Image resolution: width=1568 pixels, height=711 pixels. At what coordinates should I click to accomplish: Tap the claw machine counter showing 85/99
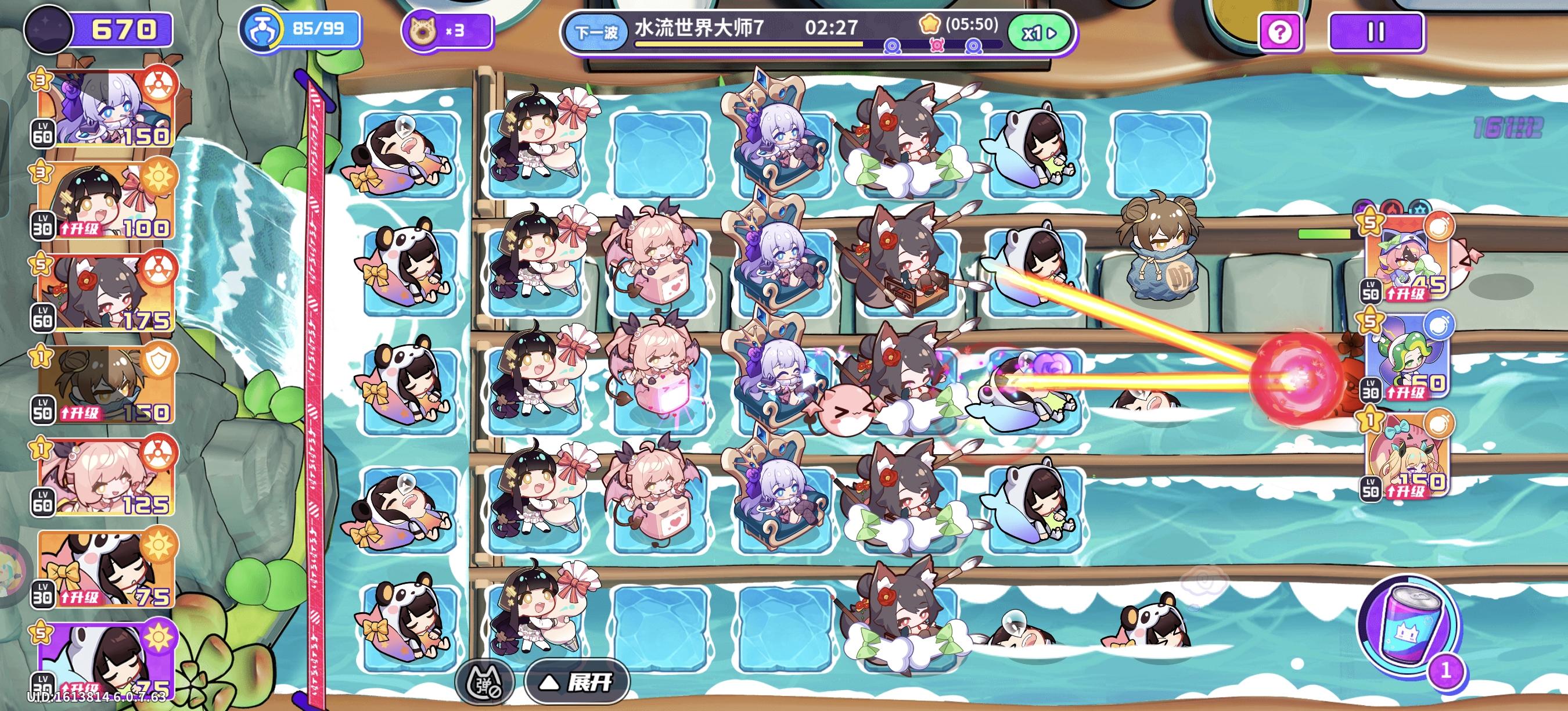299,29
